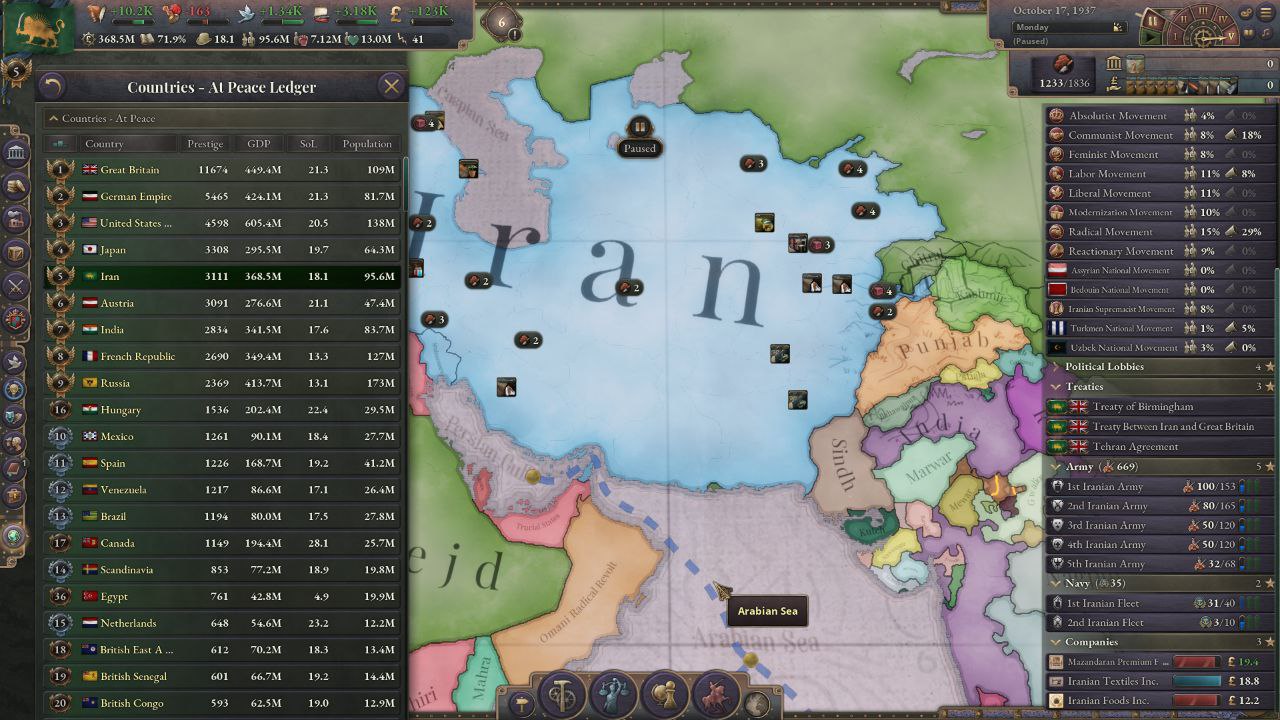The height and width of the screenshot is (720, 1280).
Task: Open the Iran flag country overview
Action: click(x=38, y=28)
